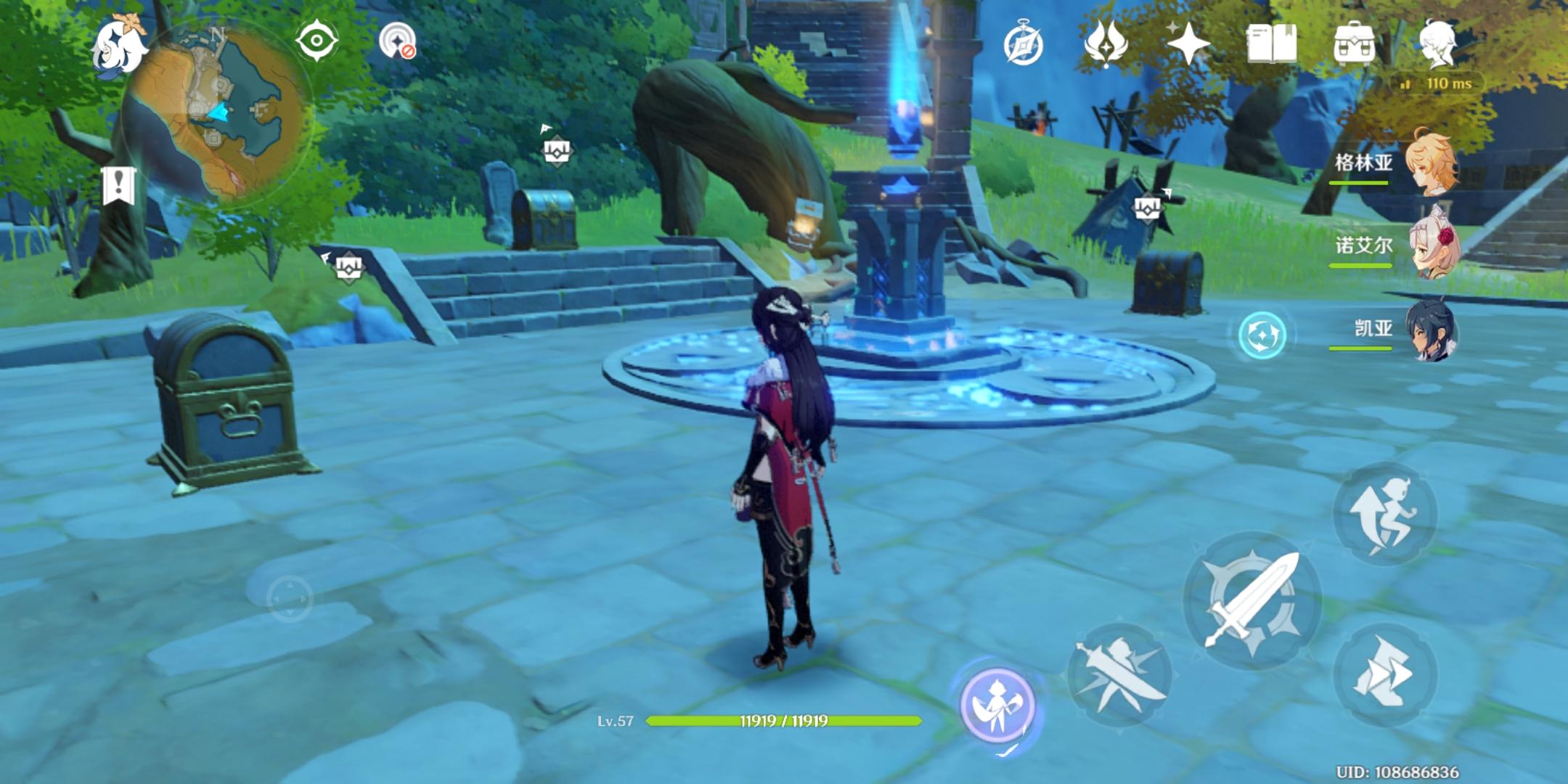Image resolution: width=1568 pixels, height=784 pixels.
Task: Perform a normal sword attack
Action: [x=1251, y=600]
